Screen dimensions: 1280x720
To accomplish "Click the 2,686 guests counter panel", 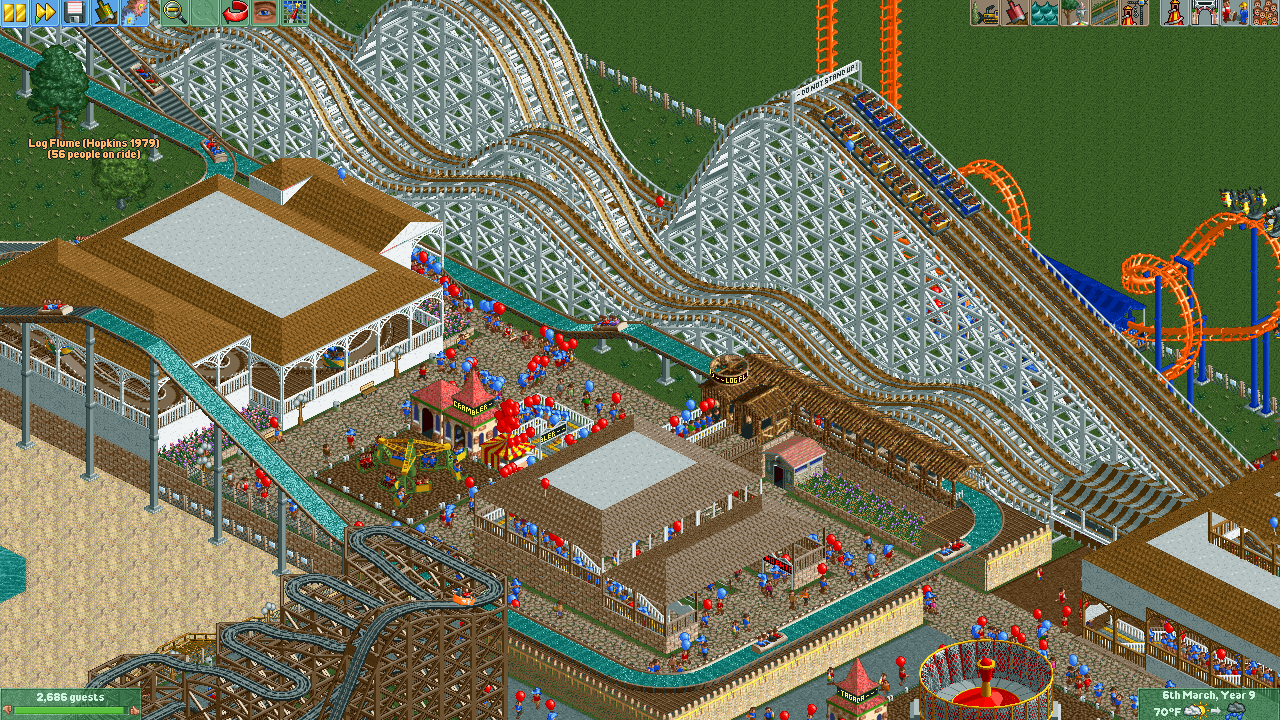I will pyautogui.click(x=70, y=702).
